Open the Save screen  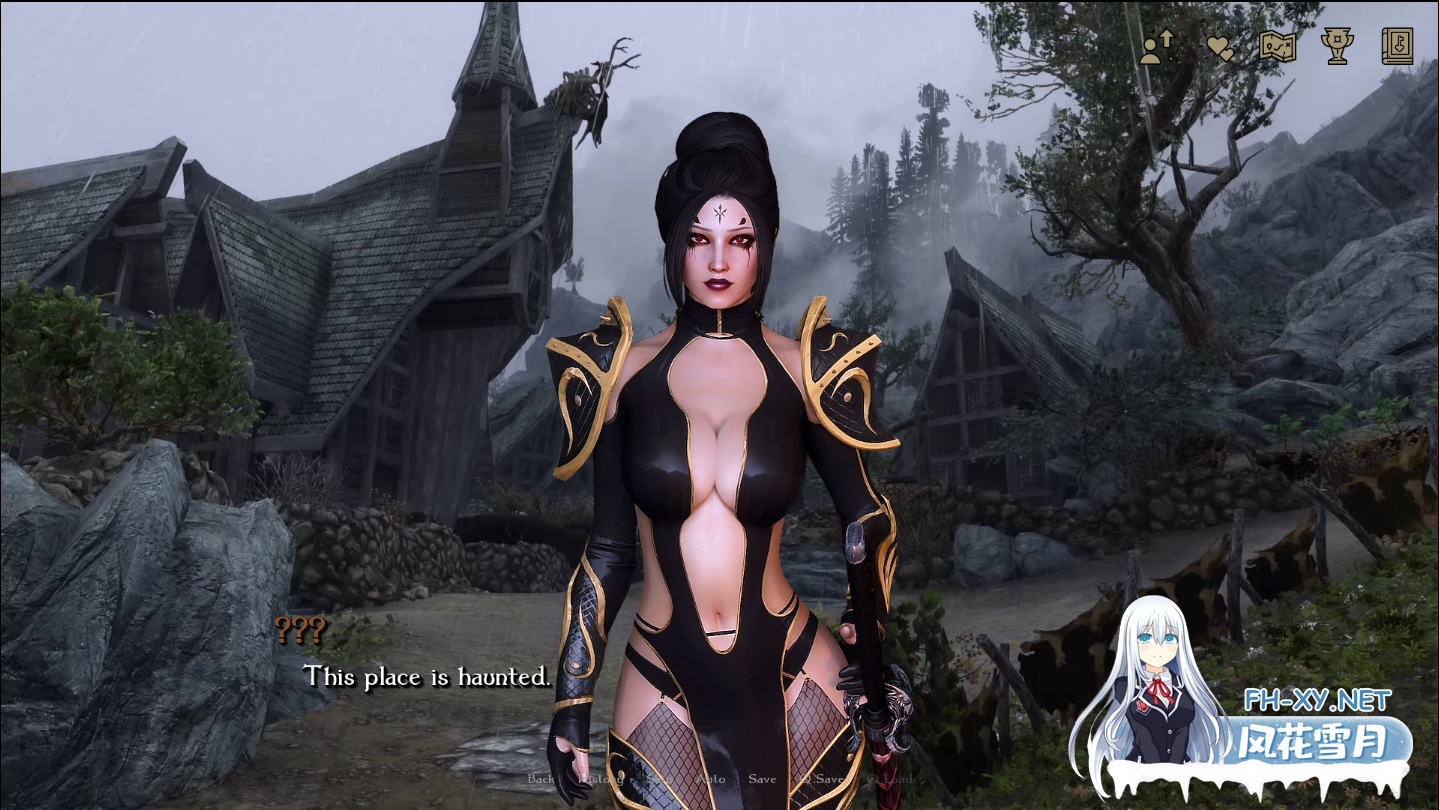coord(762,779)
